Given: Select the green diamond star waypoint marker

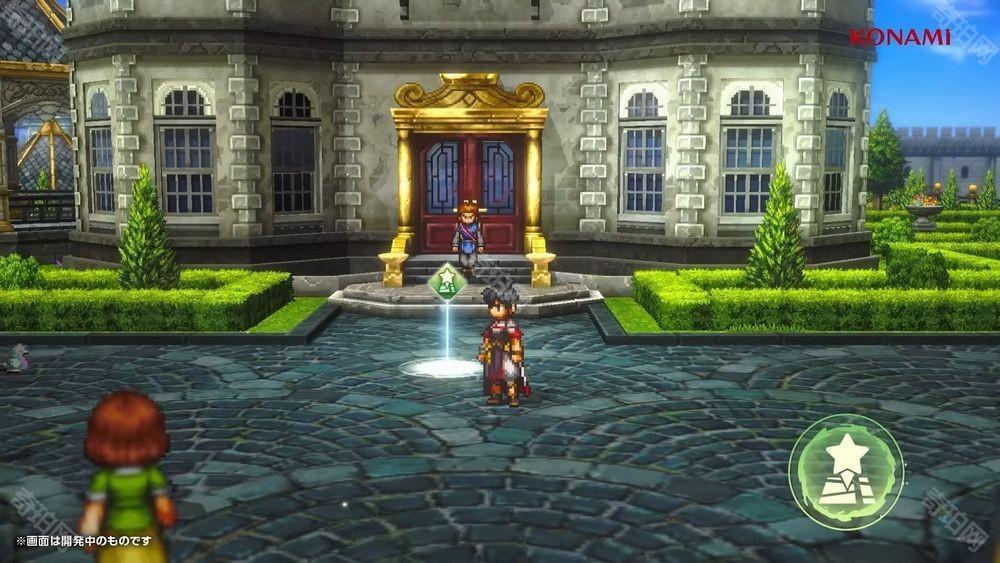Looking at the screenshot, I should coord(445,282).
